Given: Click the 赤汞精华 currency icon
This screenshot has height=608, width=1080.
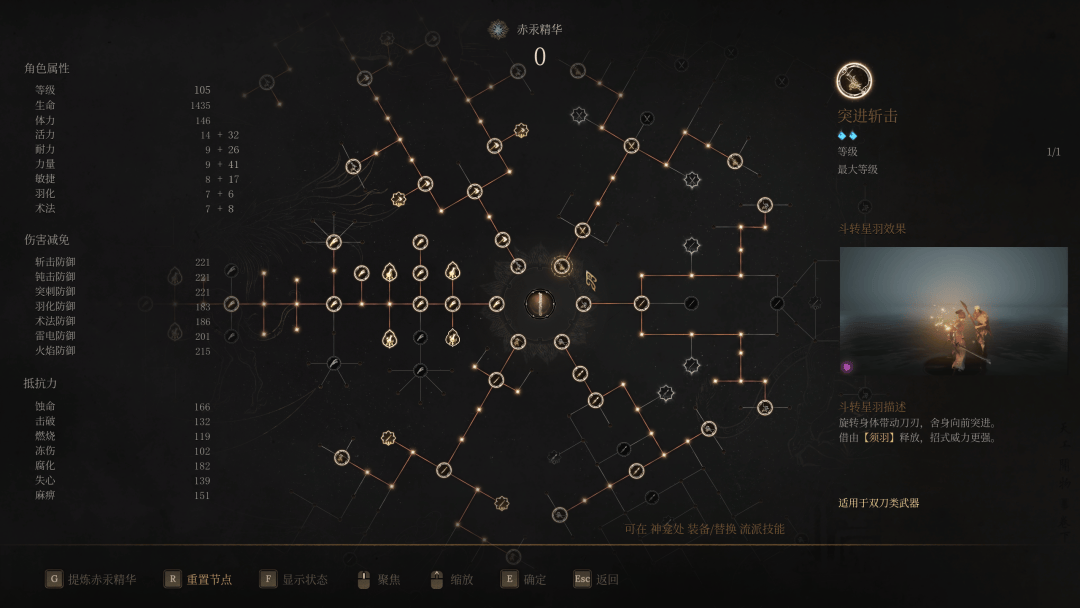Looking at the screenshot, I should [498, 30].
